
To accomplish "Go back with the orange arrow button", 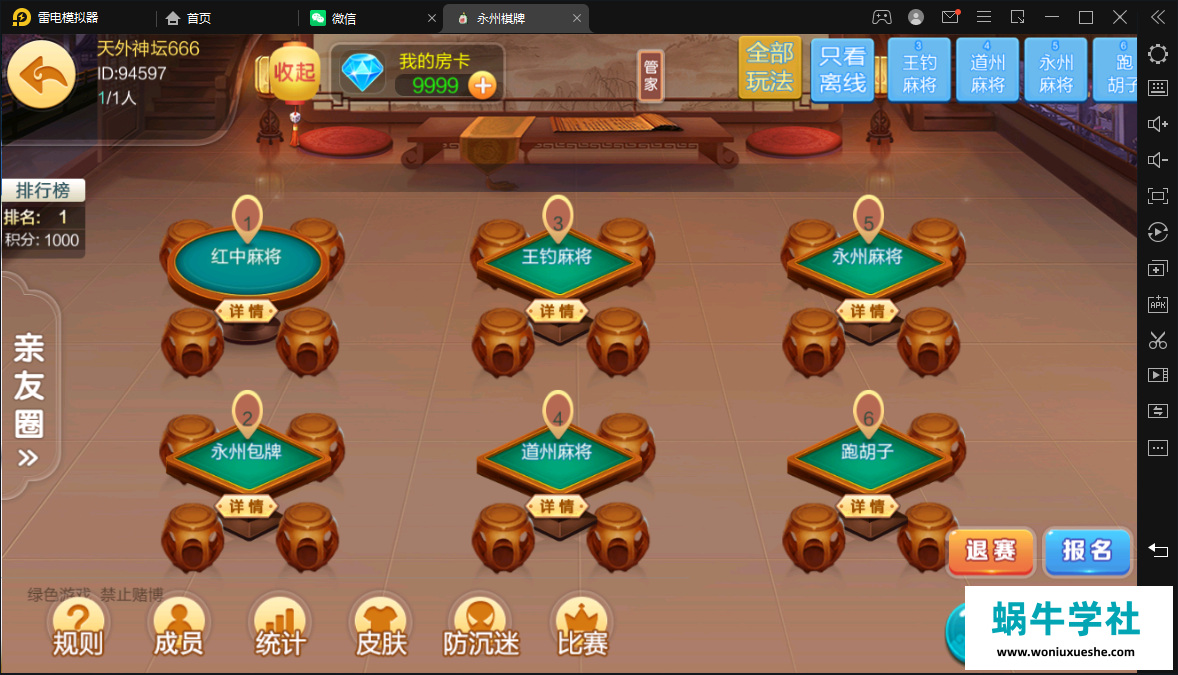I will point(42,72).
